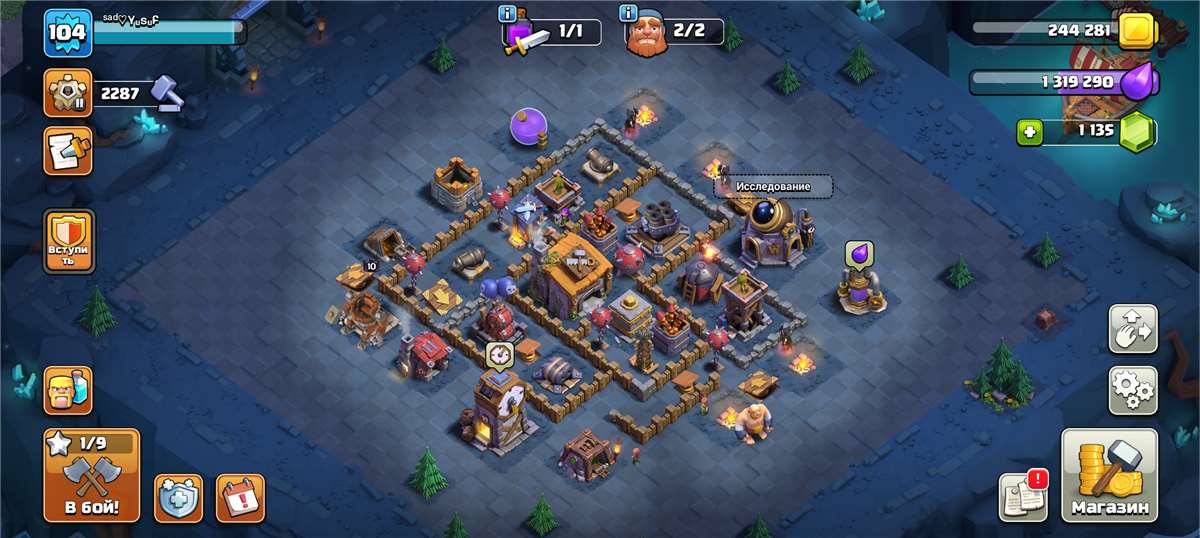Image resolution: width=1200 pixels, height=538 pixels.
Task: Click the green plus to buy gems
Action: pos(1029,131)
